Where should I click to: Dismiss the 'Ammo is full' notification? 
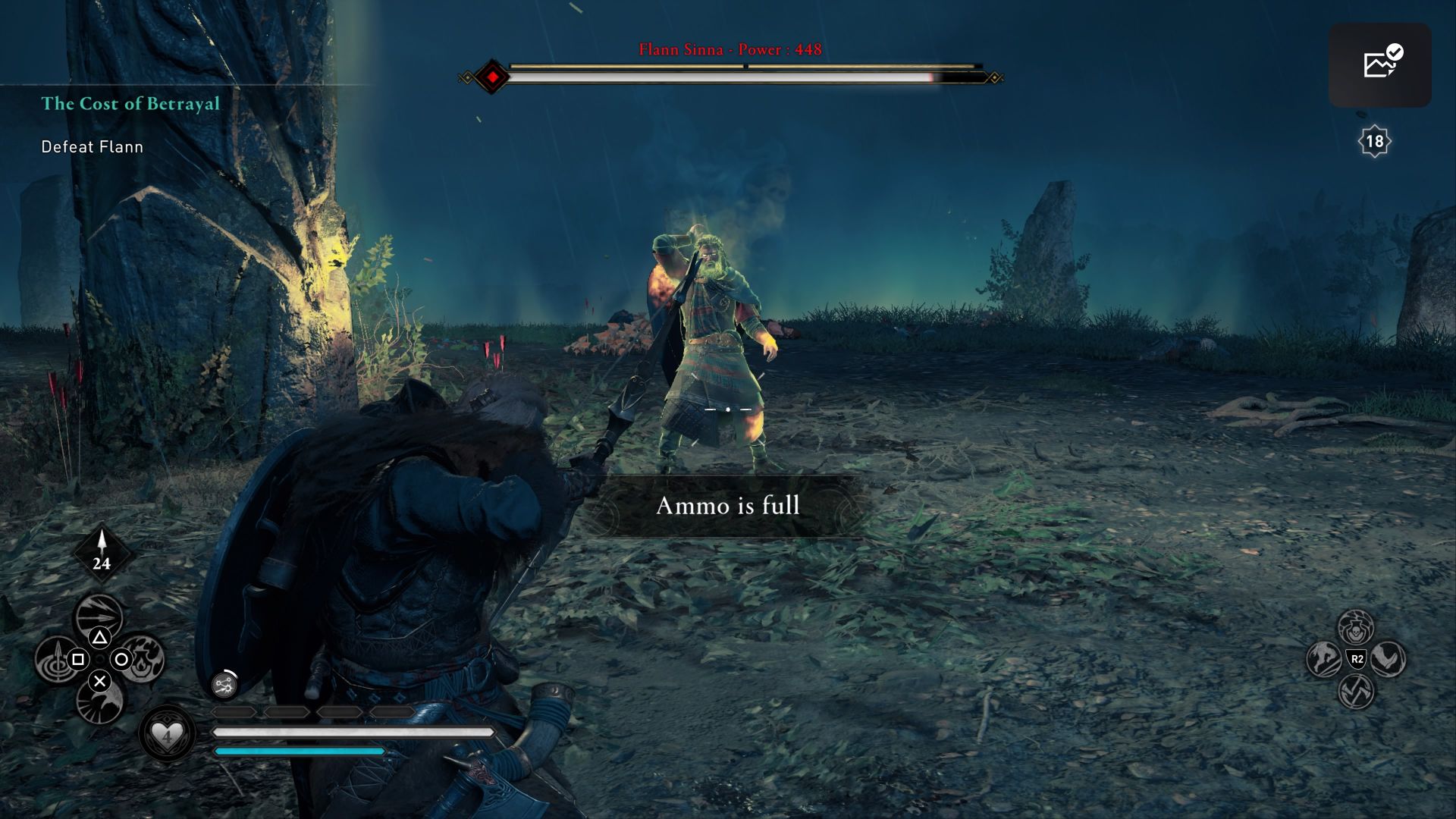[x=727, y=508]
